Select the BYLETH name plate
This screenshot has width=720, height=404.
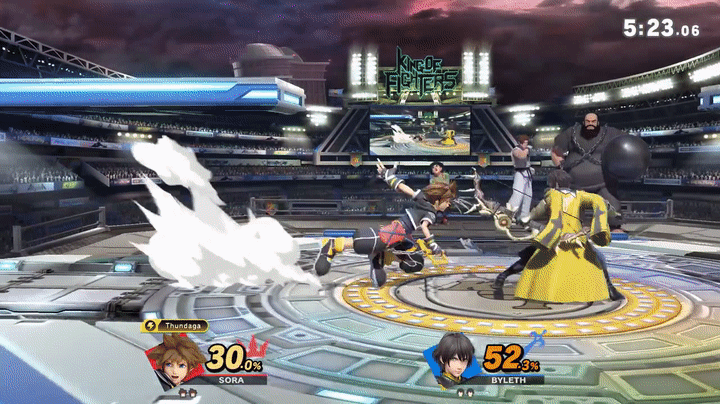[x=508, y=380]
